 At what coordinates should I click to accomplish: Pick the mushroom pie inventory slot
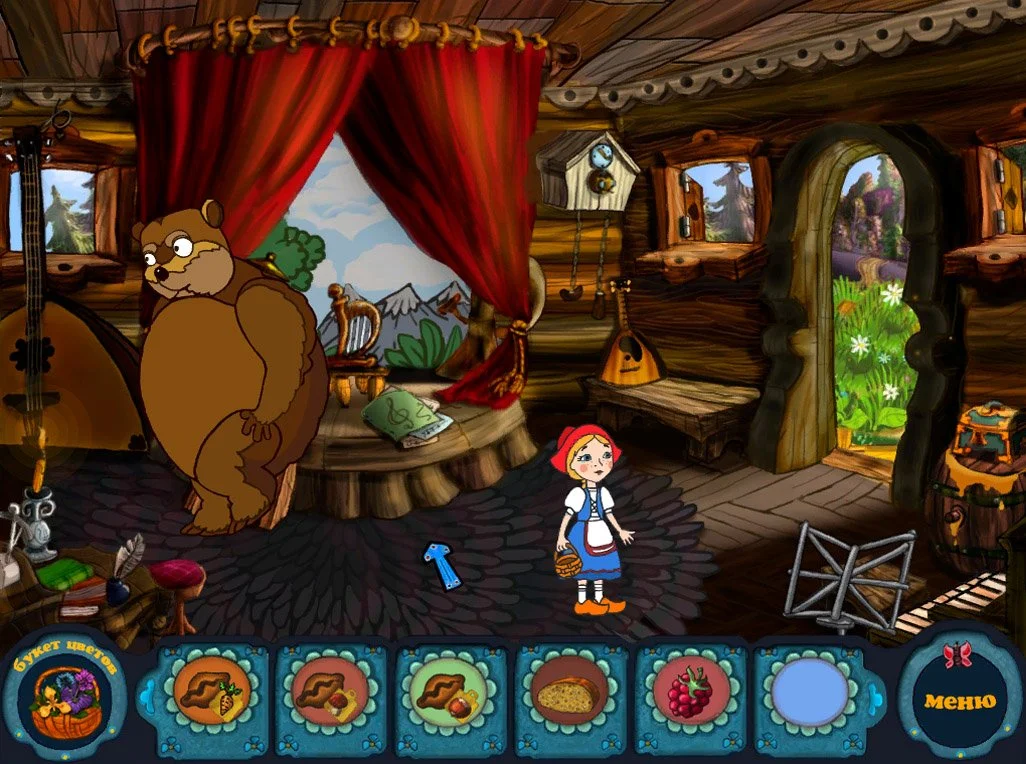pos(330,692)
